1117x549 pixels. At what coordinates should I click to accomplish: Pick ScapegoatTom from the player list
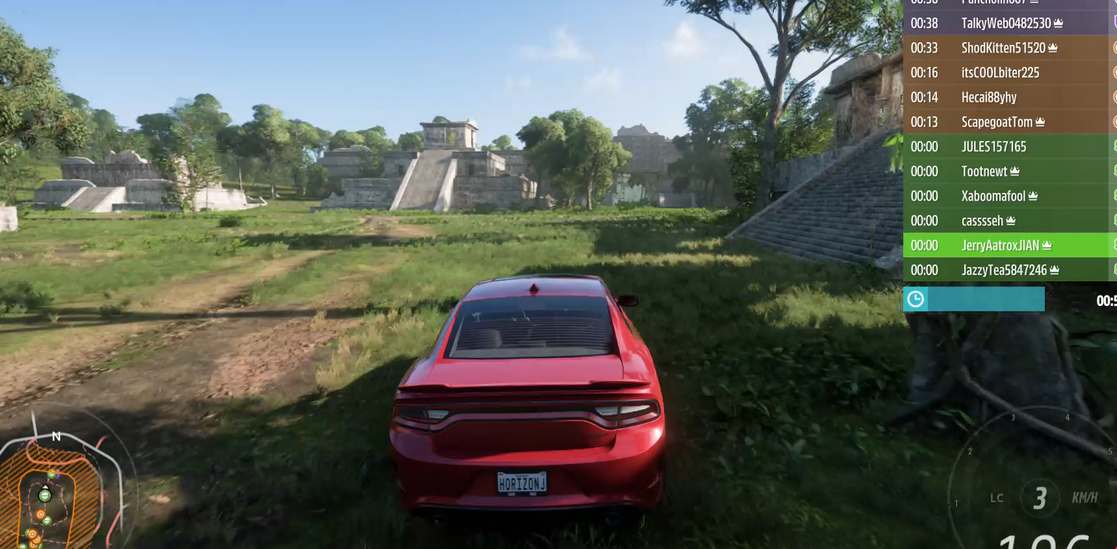pos(1003,122)
